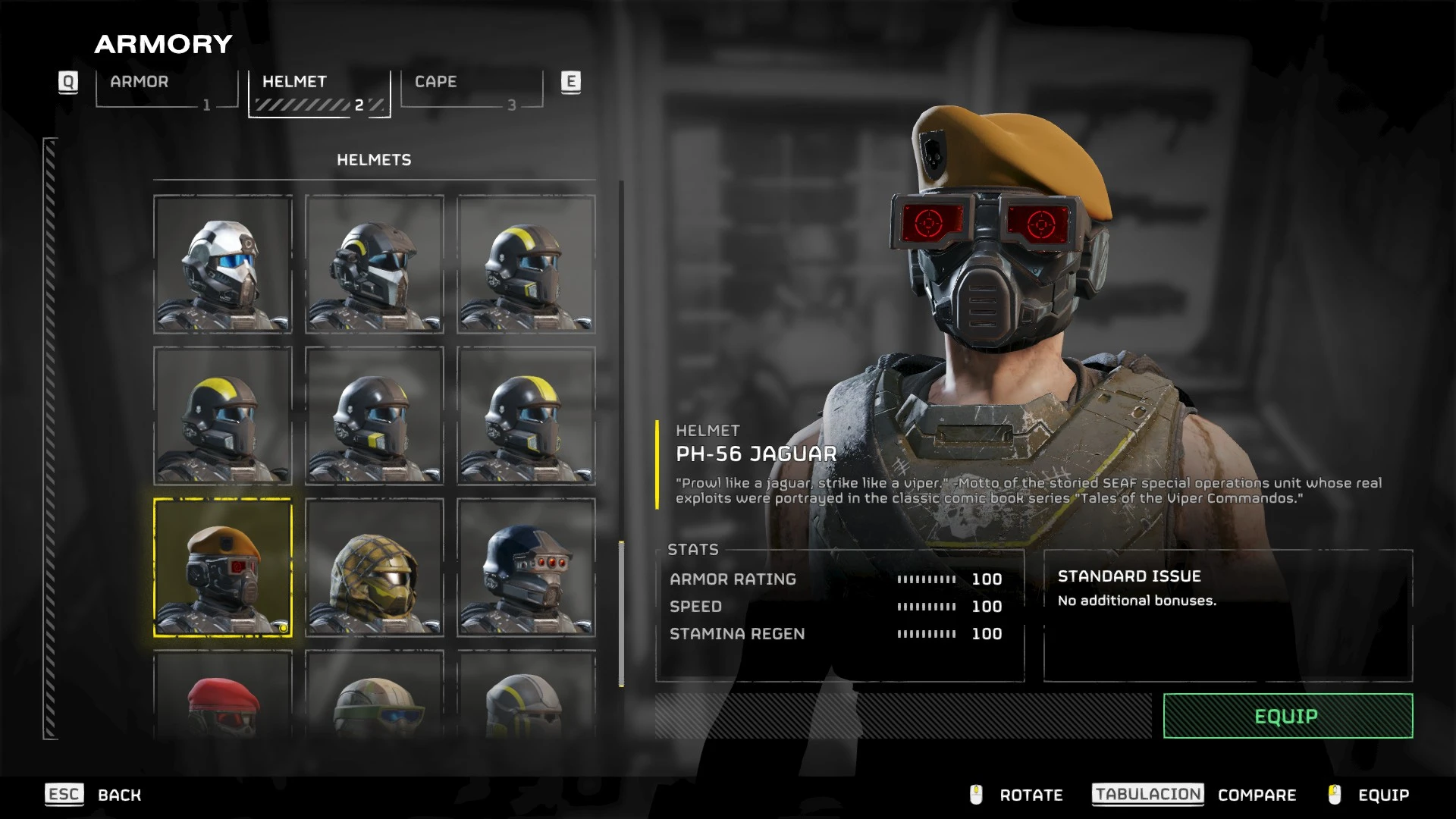Equip the PH-56 Jaguar helmet
Image resolution: width=1456 pixels, height=819 pixels.
pyautogui.click(x=1287, y=716)
